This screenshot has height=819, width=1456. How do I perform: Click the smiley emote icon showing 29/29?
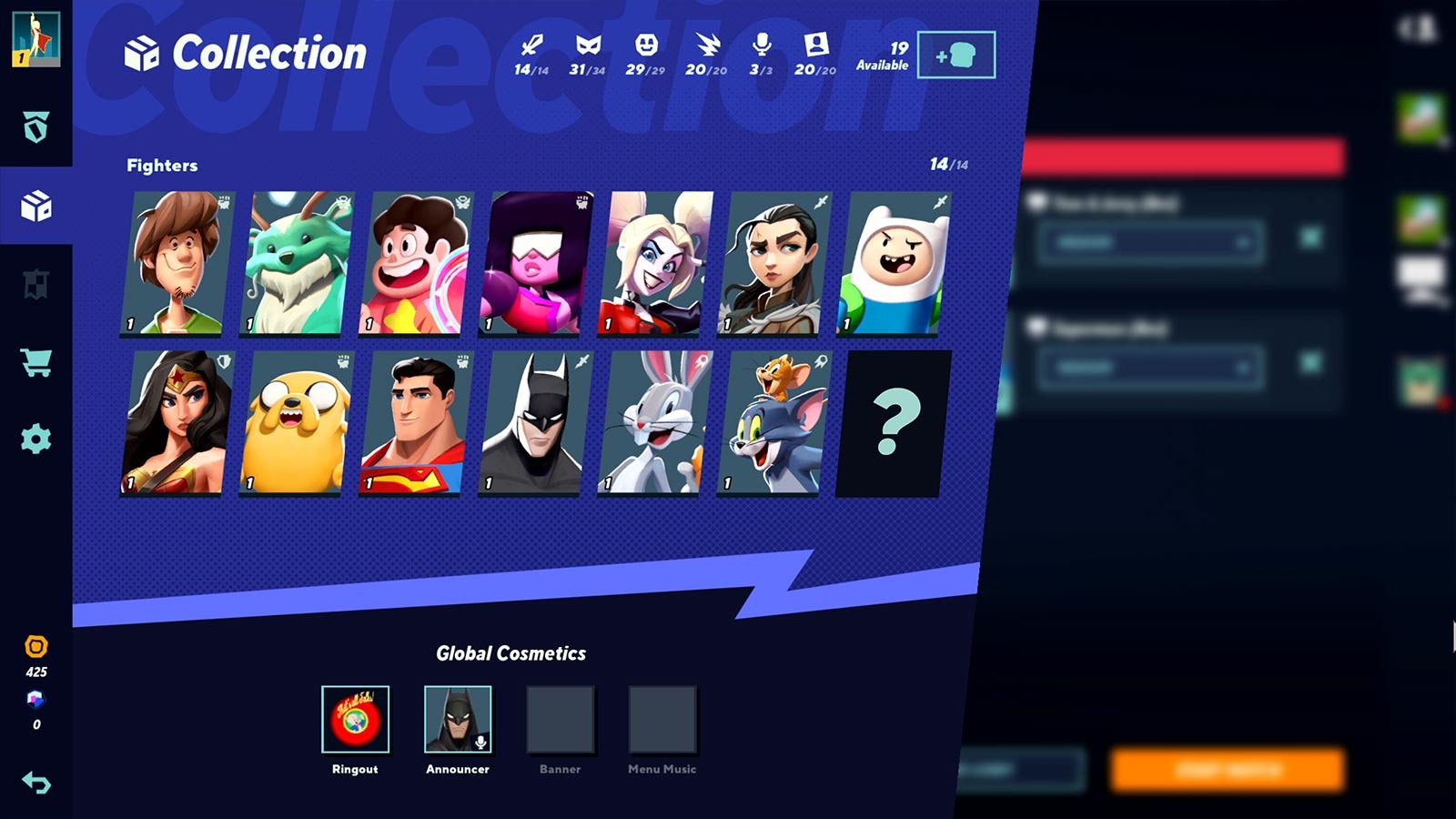pyautogui.click(x=648, y=45)
